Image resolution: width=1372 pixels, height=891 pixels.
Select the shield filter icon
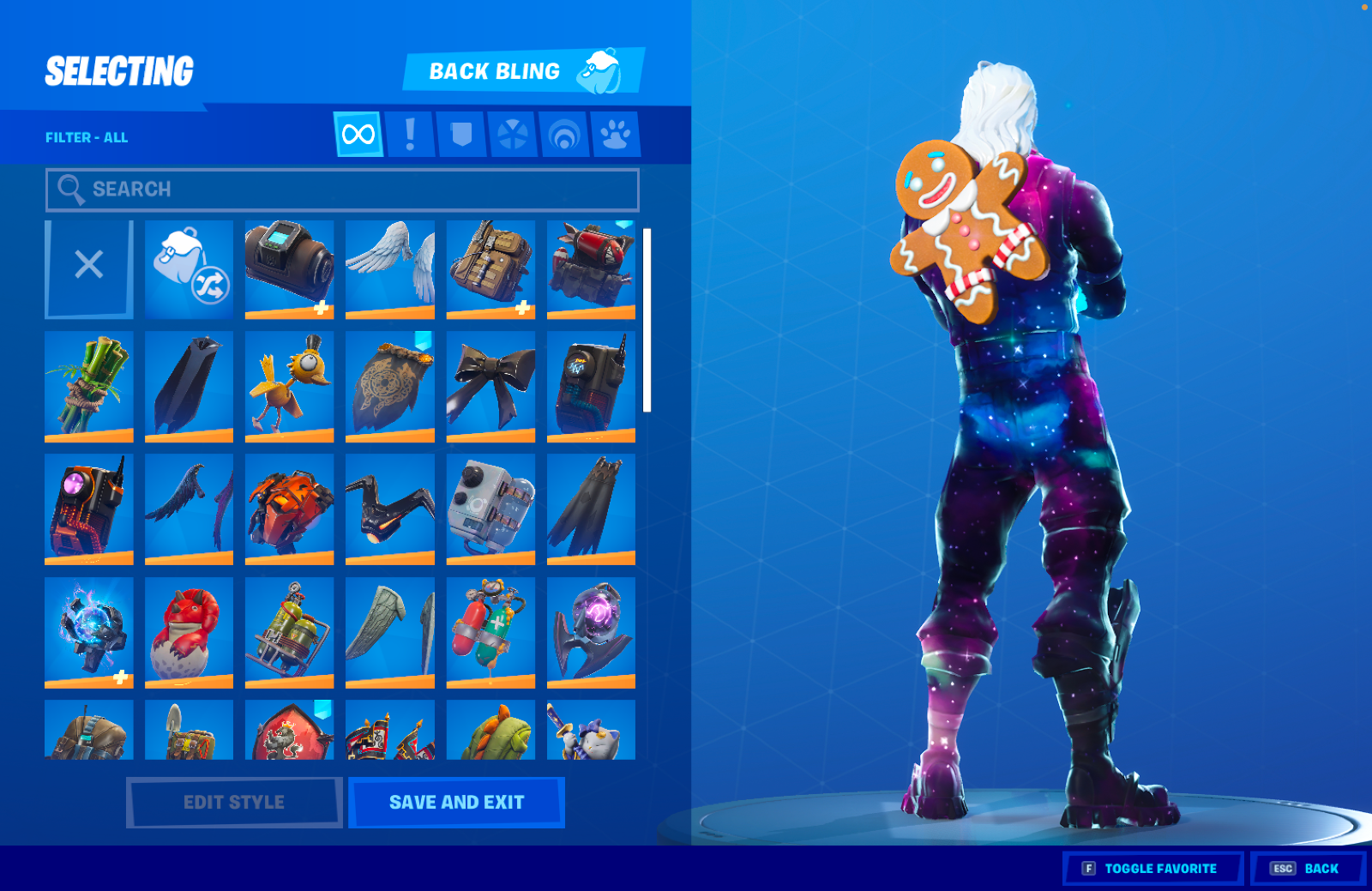tap(460, 135)
